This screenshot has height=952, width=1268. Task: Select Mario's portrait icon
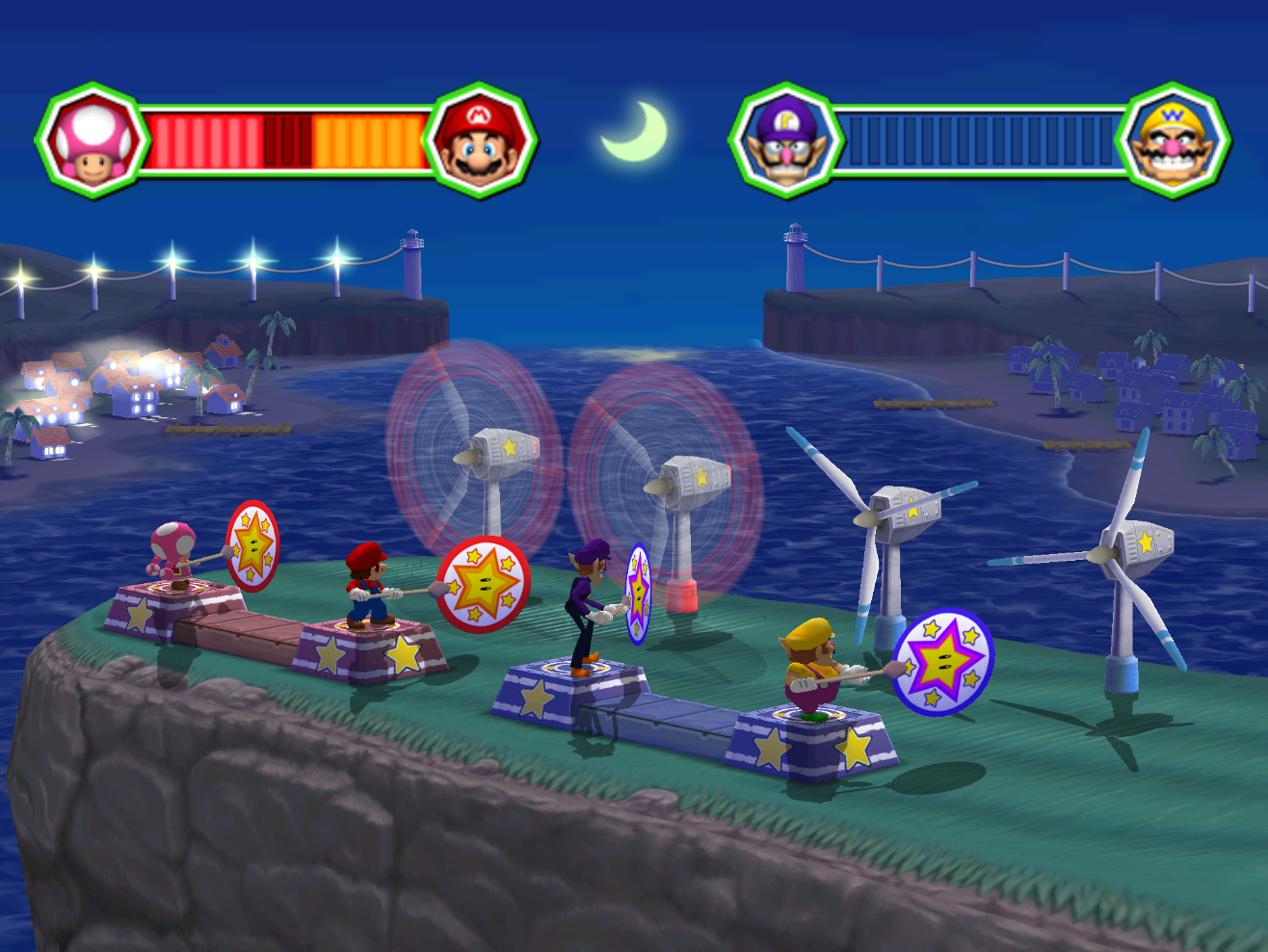tap(481, 141)
